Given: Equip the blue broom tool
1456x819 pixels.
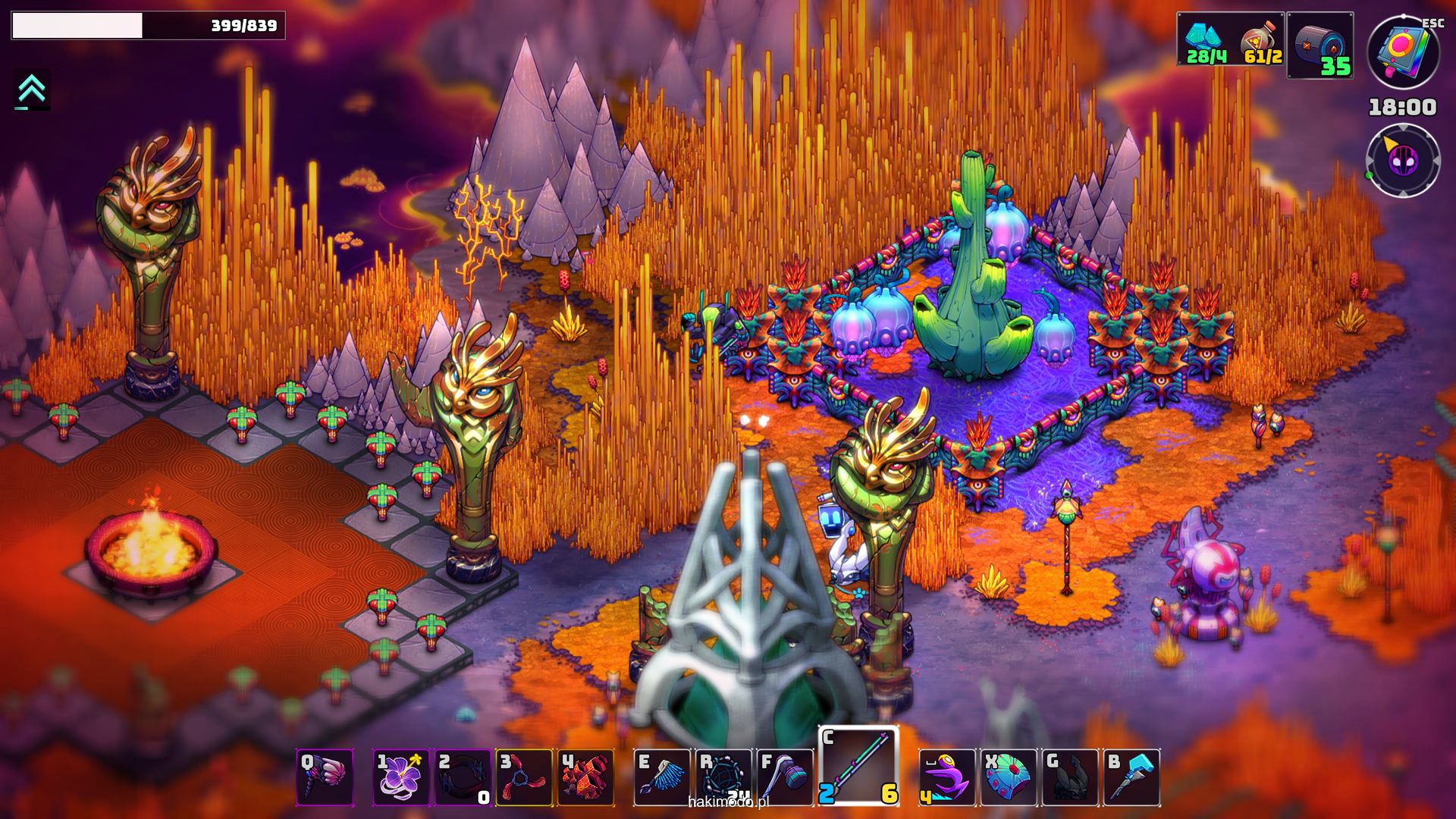Looking at the screenshot, I should click(x=662, y=777).
